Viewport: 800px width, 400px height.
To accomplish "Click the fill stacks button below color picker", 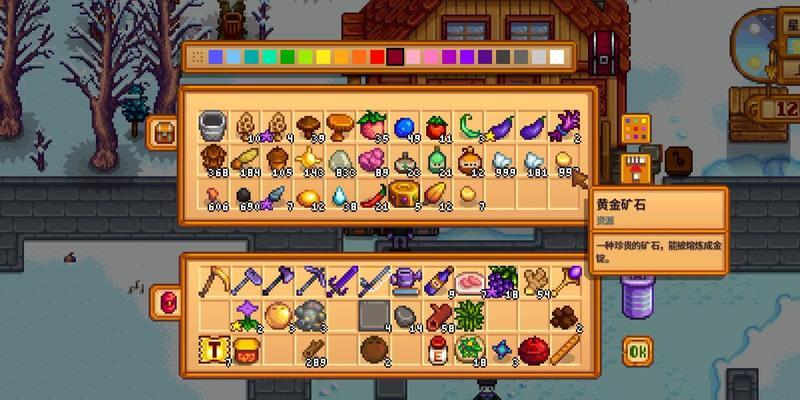I will [634, 163].
